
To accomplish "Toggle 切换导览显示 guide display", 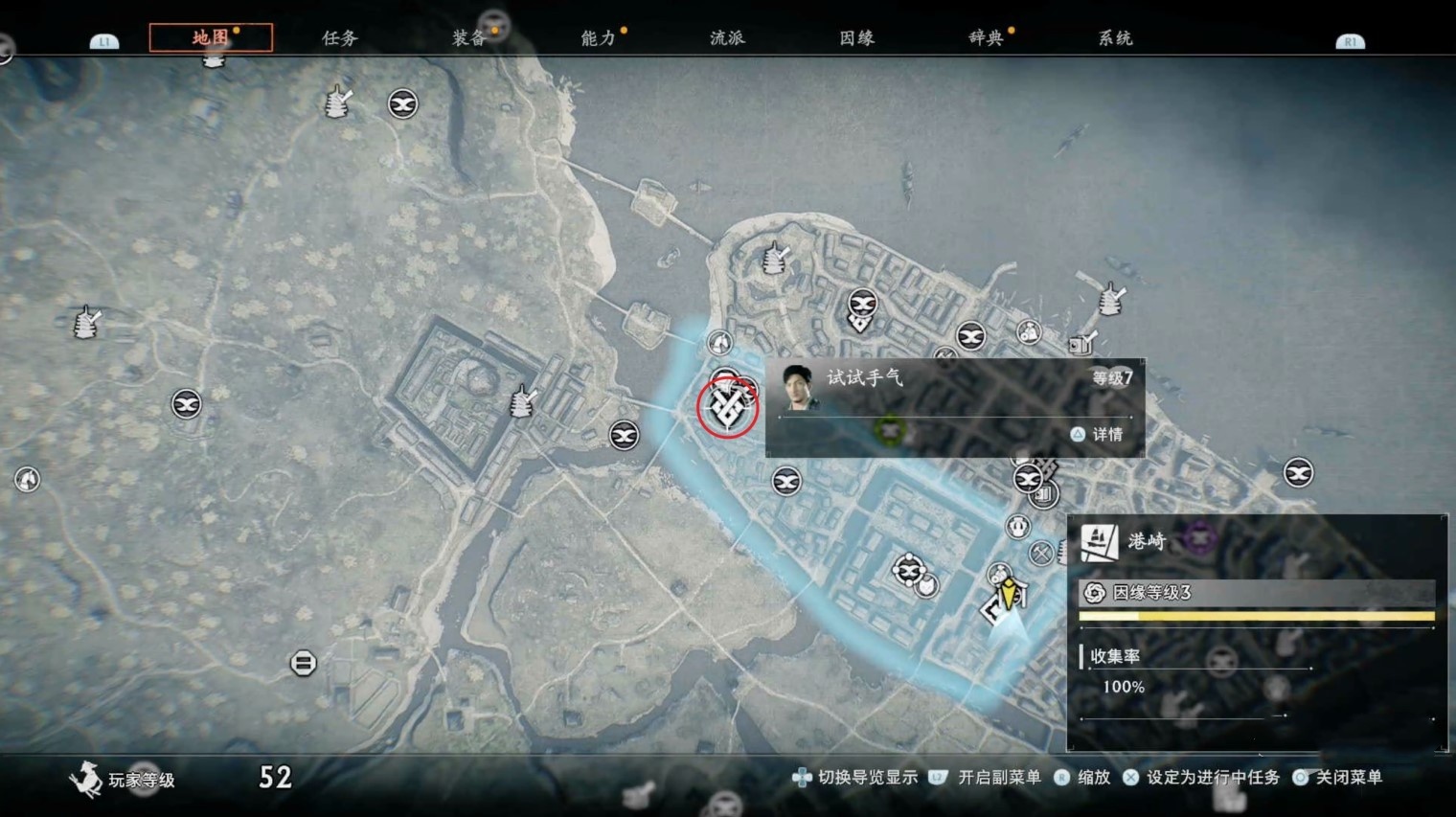I will click(x=865, y=779).
